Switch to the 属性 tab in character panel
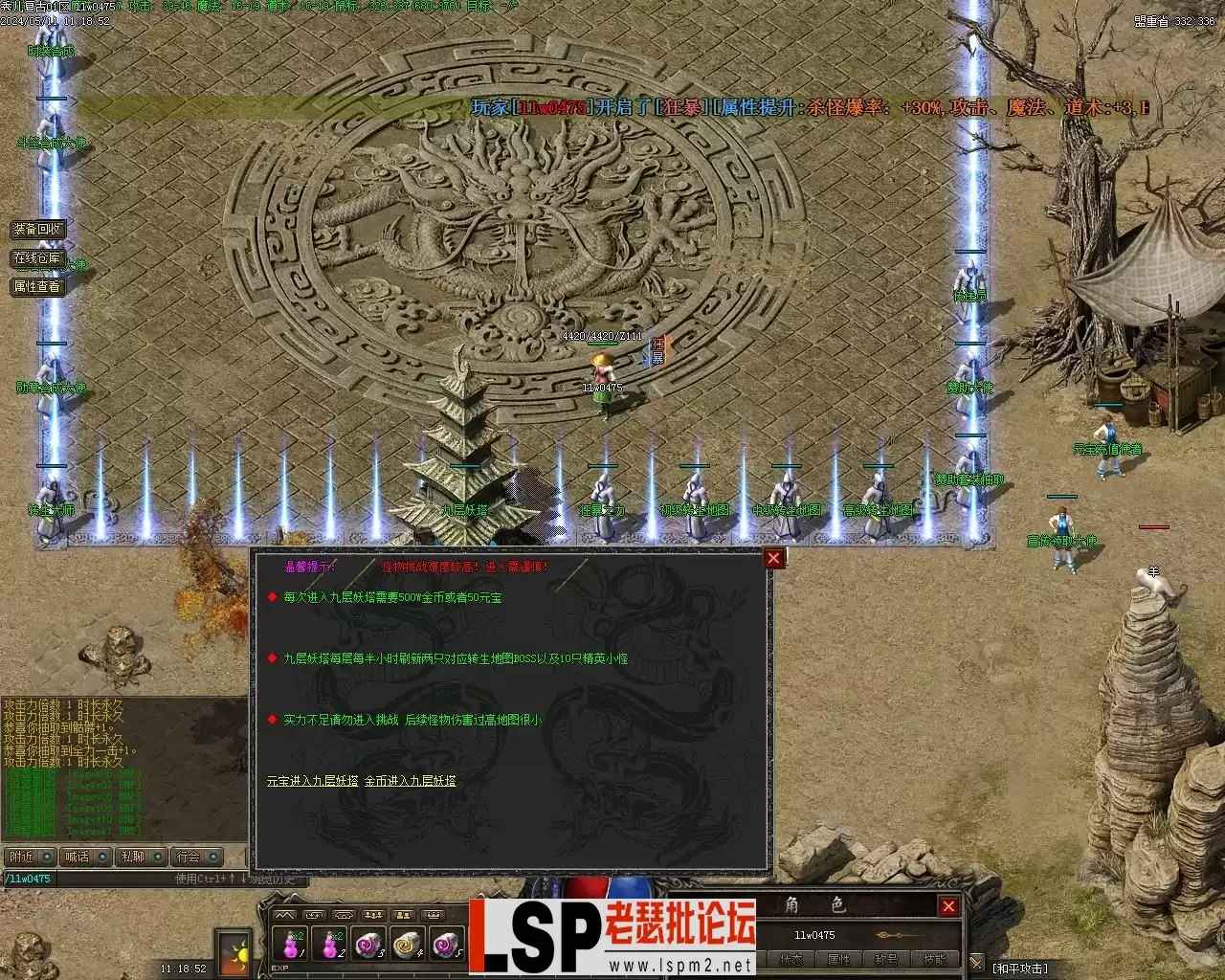This screenshot has width=1225, height=980. [x=838, y=960]
